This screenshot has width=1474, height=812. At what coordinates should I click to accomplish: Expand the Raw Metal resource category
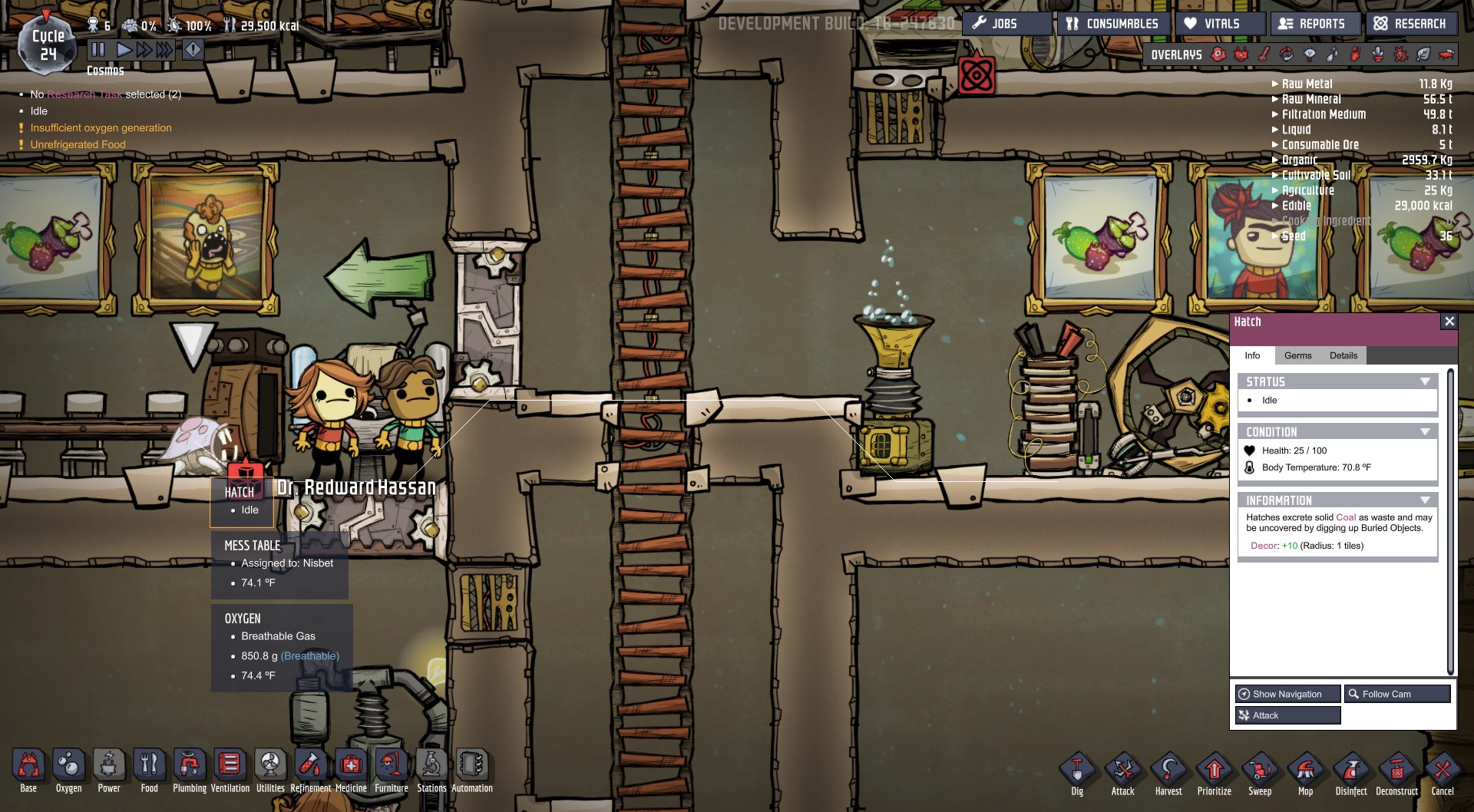[x=1274, y=84]
